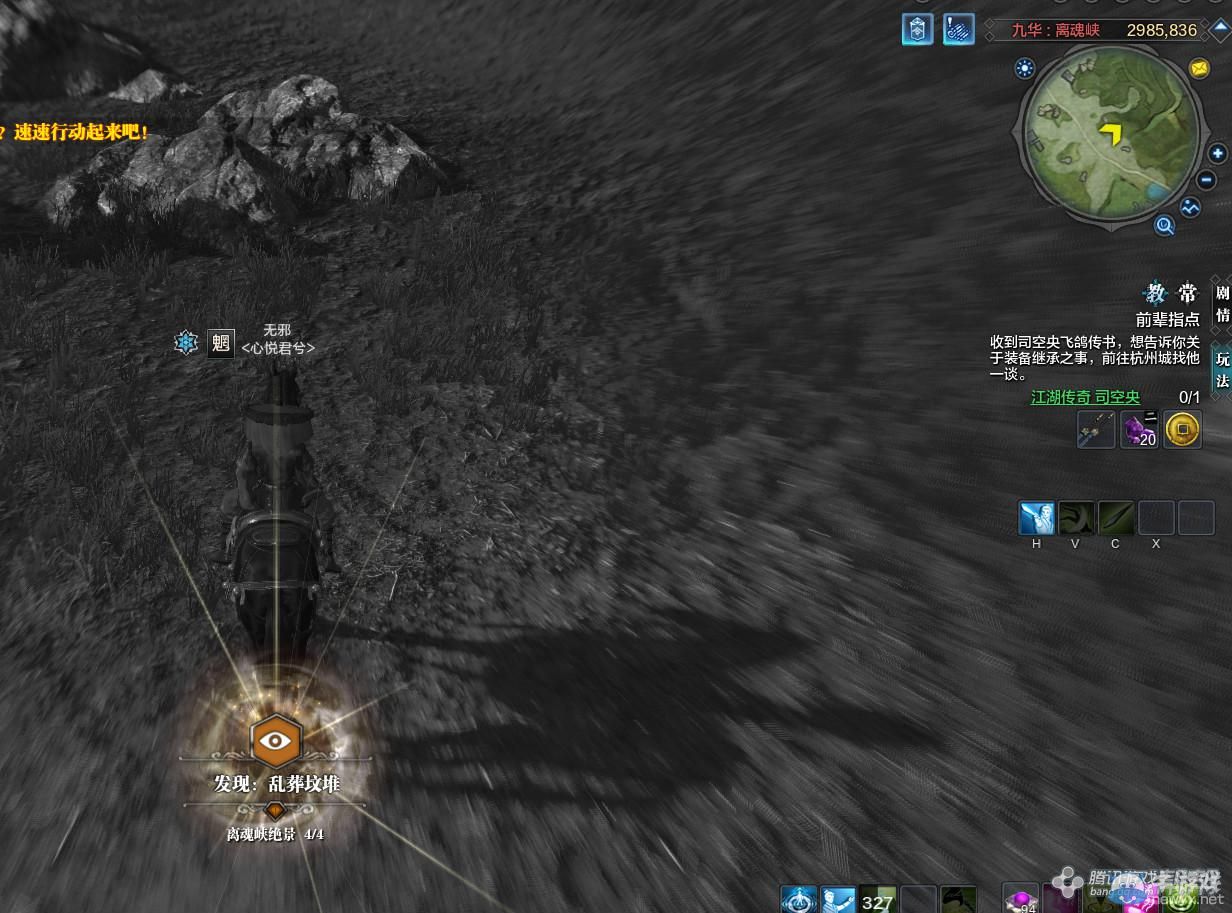The image size is (1232, 913).
Task: Select the gold coin reward icon
Action: point(1182,430)
